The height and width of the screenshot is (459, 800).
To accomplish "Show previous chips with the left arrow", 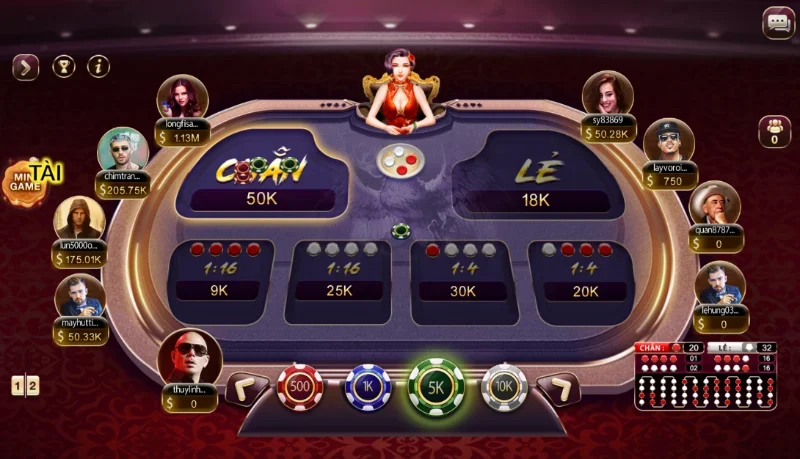I will point(246,388).
